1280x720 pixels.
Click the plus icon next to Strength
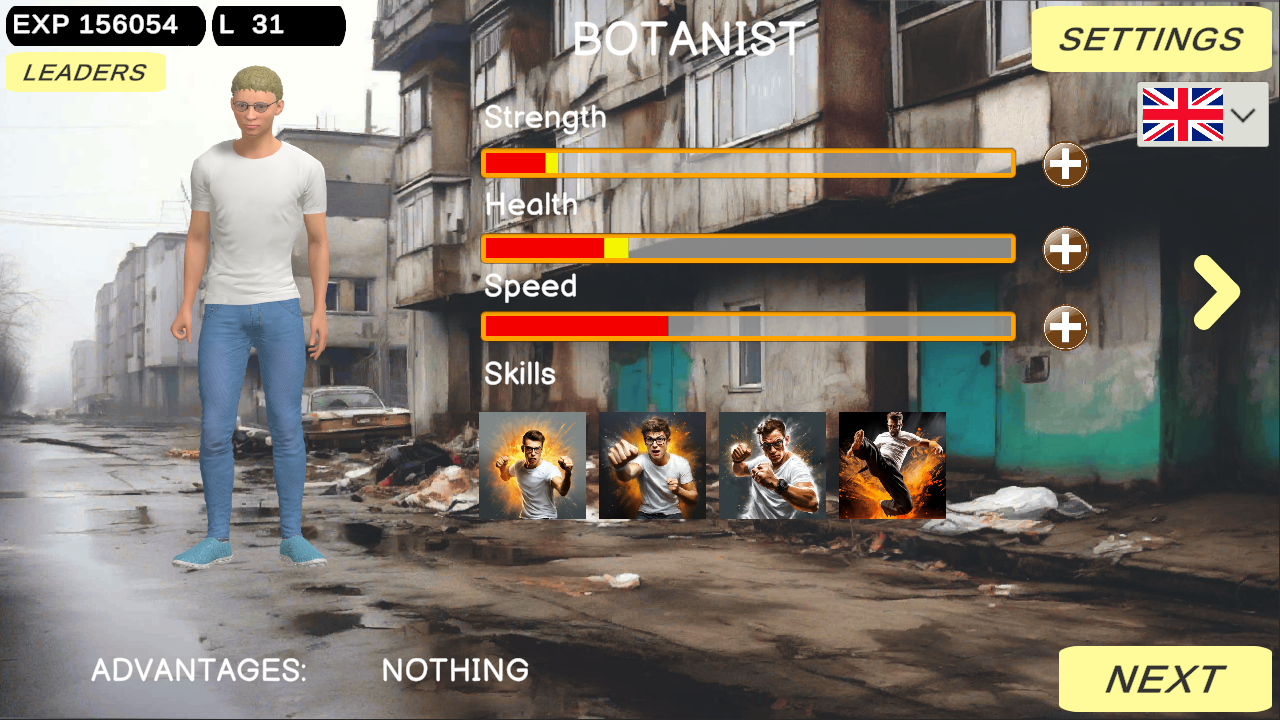pos(1065,165)
